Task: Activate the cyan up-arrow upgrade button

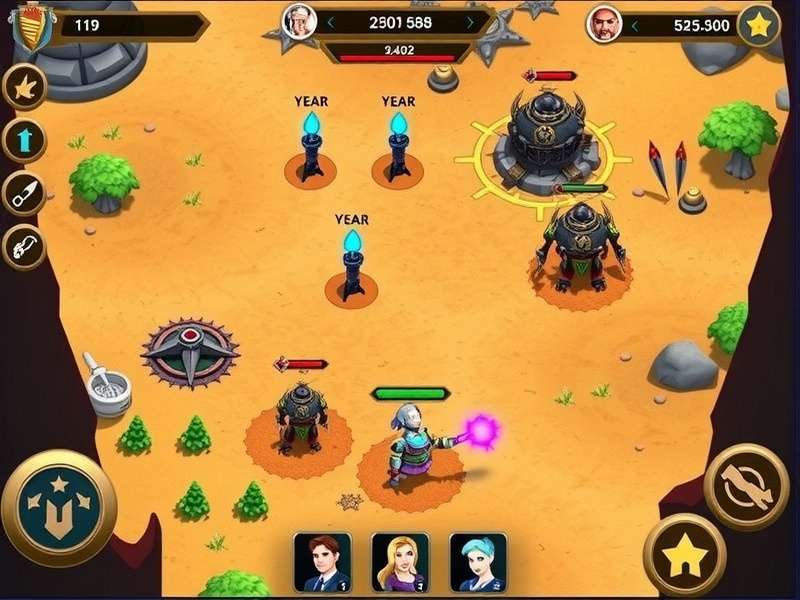Action: point(24,140)
